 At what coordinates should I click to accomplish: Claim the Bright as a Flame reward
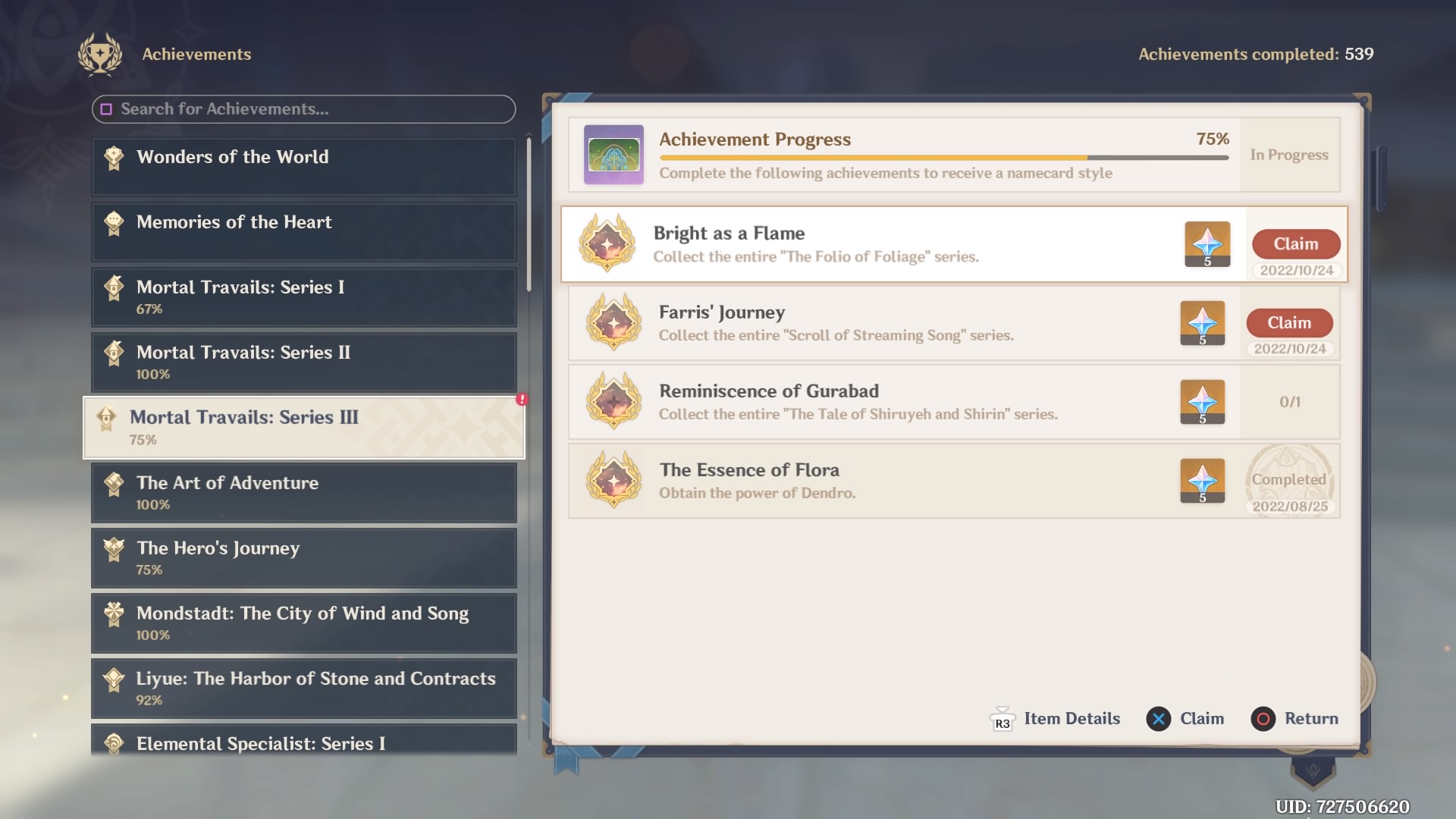tap(1295, 244)
